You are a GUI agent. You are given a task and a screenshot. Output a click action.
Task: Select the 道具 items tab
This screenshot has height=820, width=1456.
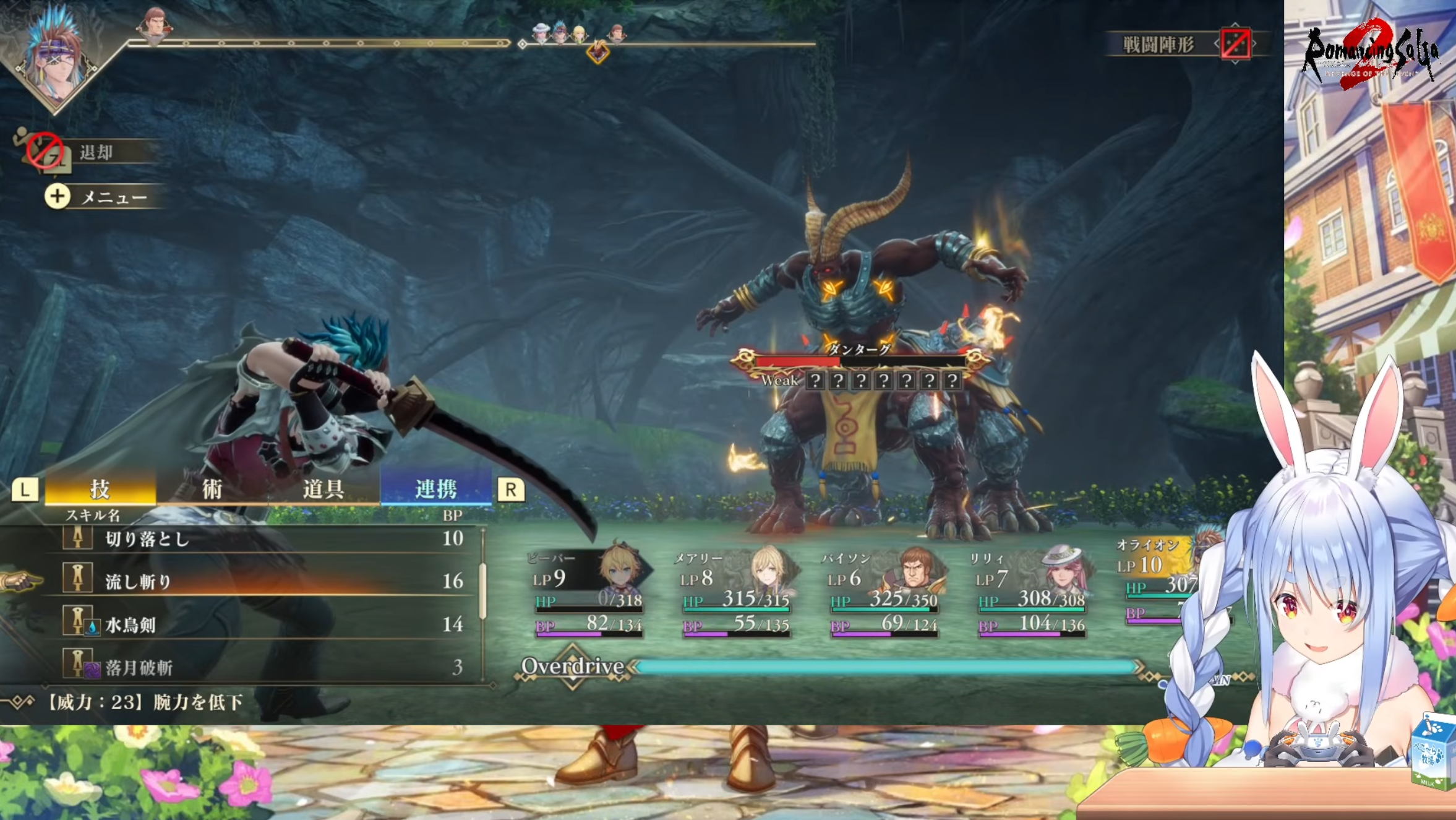pos(323,490)
